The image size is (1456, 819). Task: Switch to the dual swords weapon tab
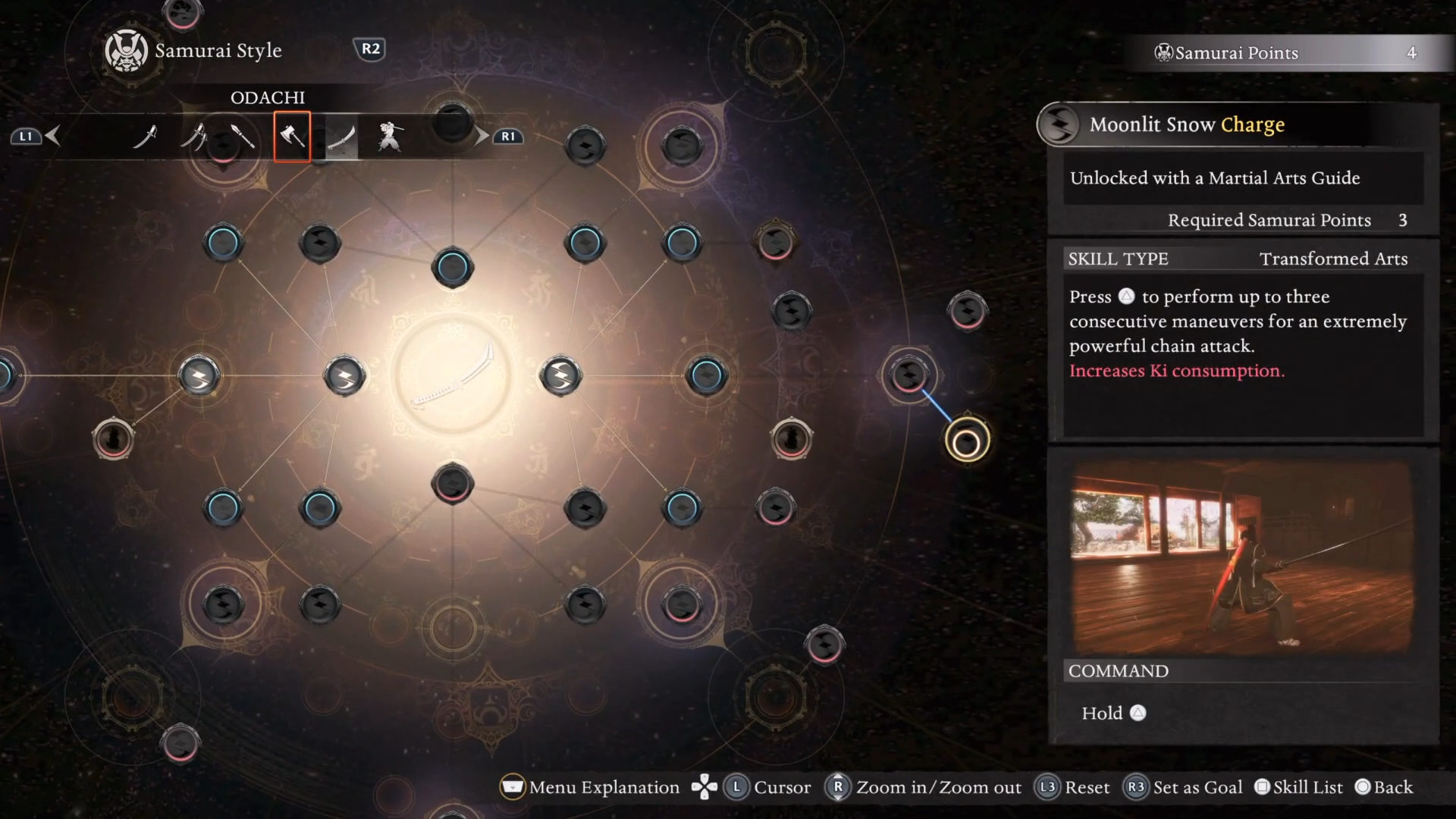(x=194, y=136)
